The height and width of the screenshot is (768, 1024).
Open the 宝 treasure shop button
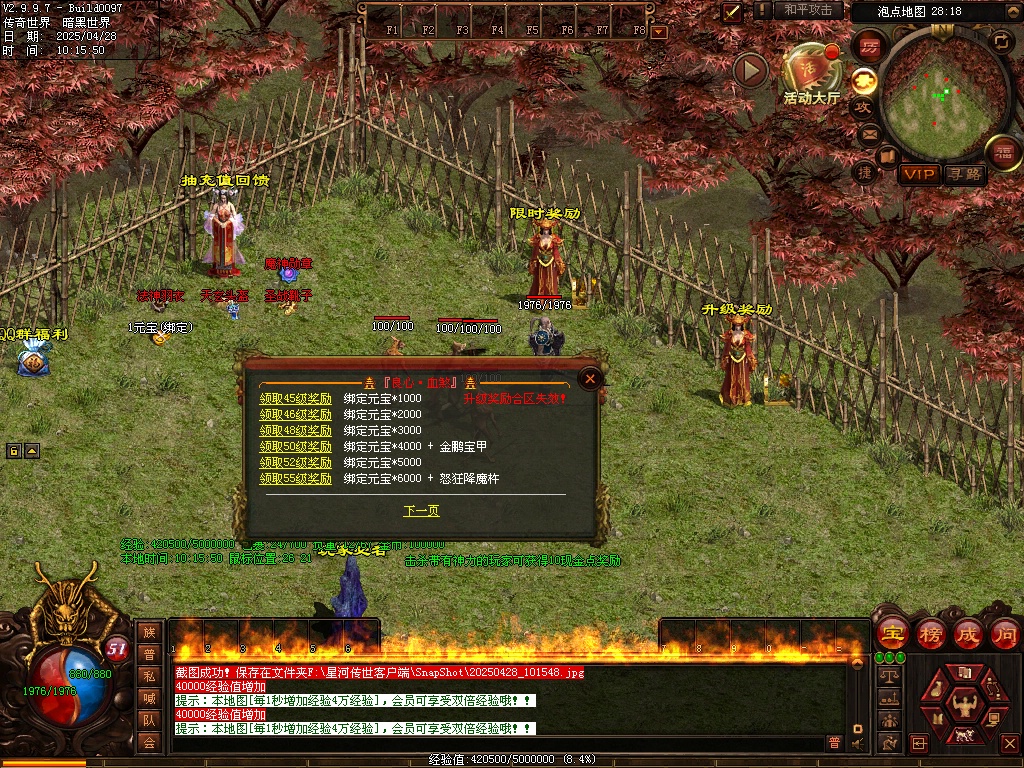(892, 633)
